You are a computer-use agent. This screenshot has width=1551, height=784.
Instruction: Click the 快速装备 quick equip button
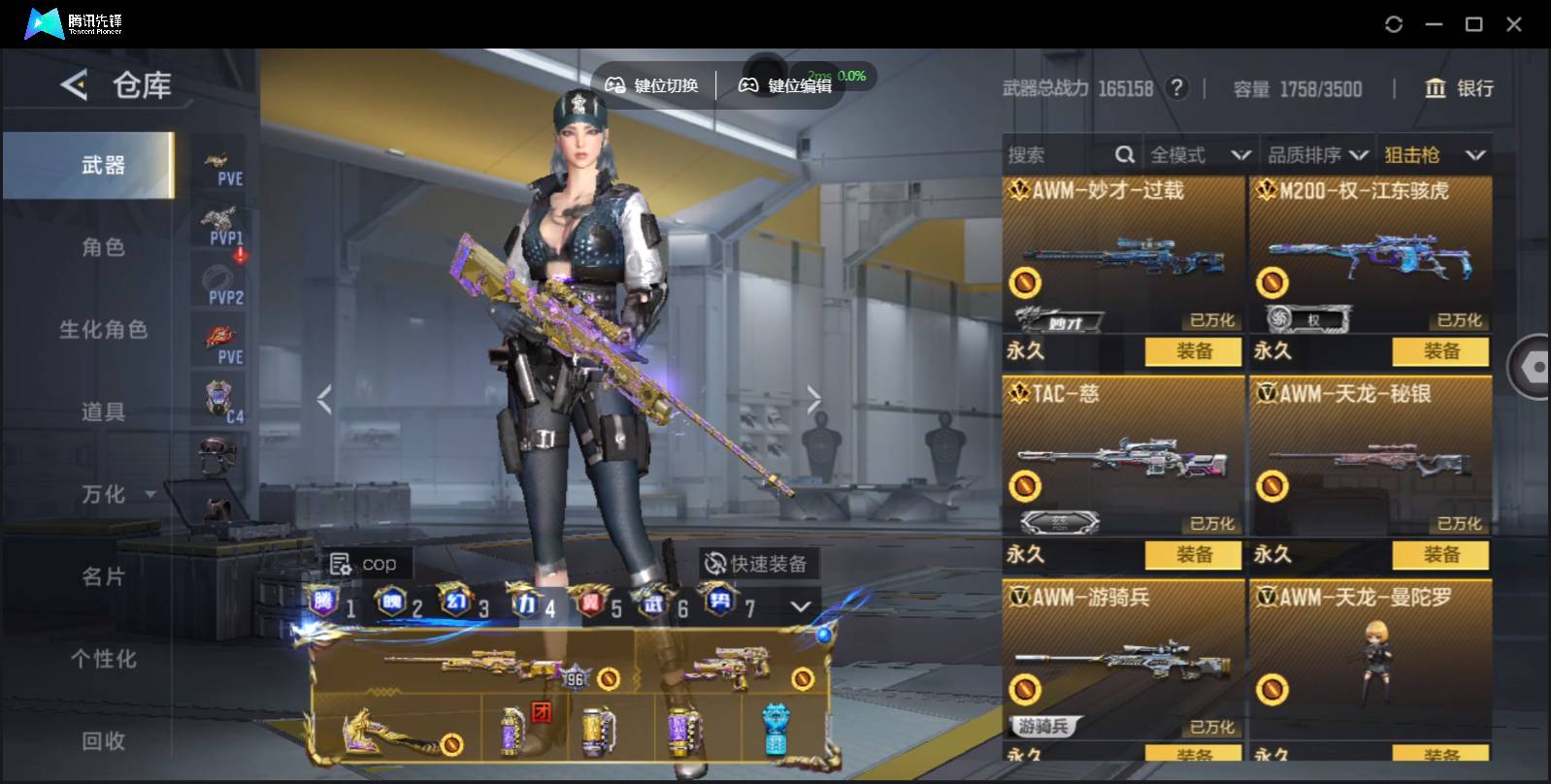pos(757,564)
